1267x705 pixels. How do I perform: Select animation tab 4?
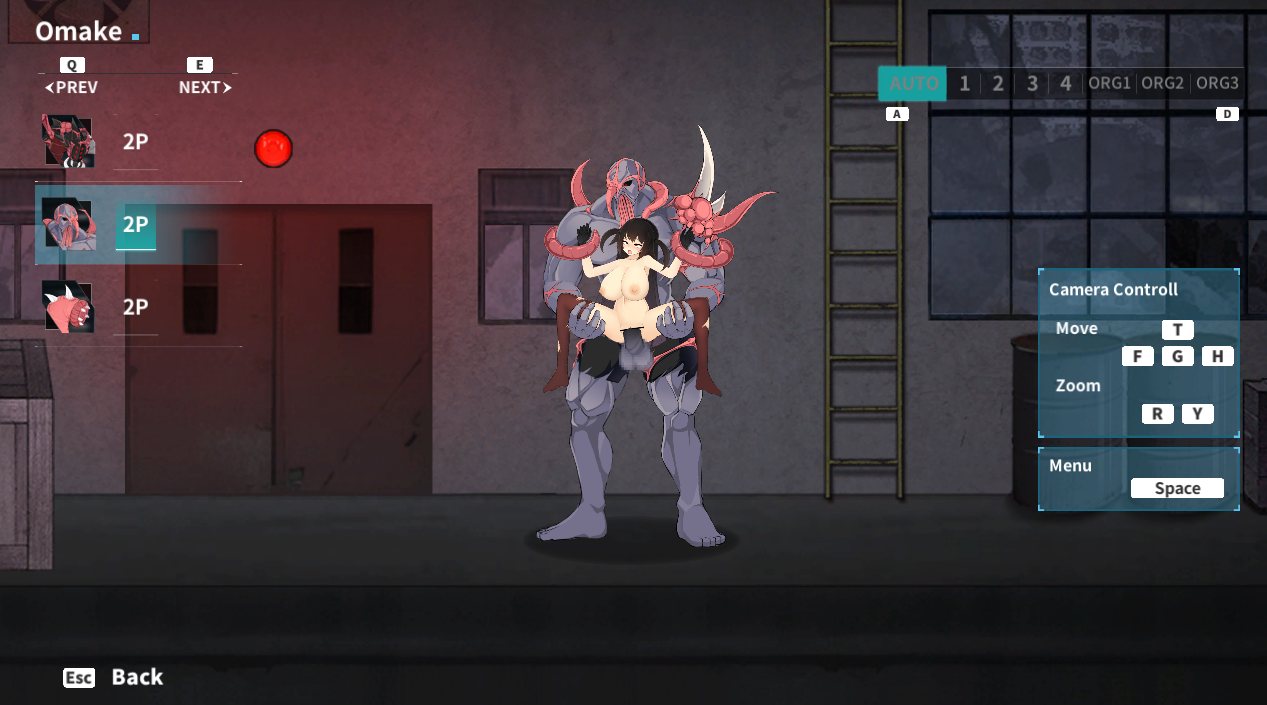1066,83
